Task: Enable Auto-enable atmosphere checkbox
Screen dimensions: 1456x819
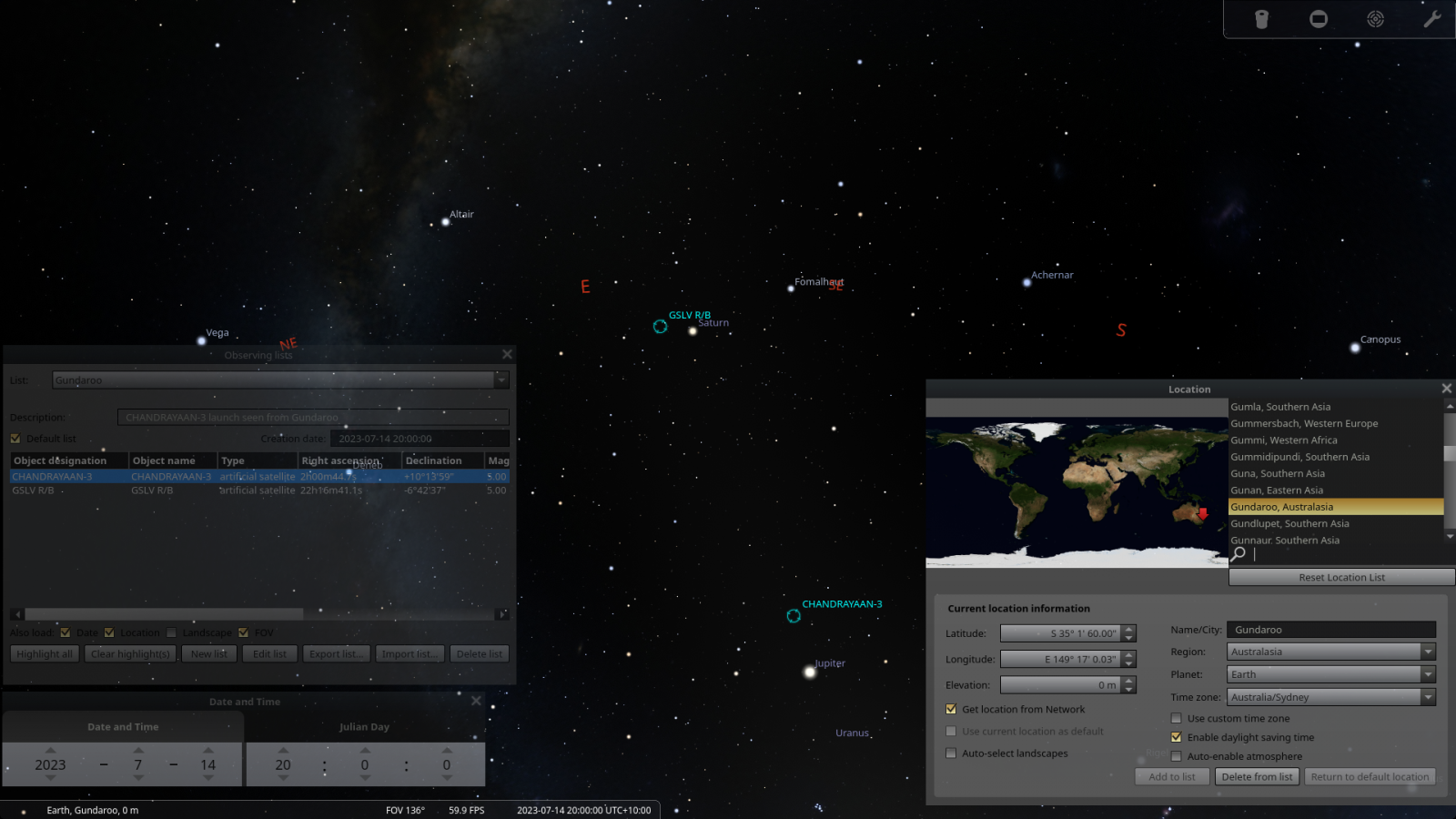Action: [x=1177, y=756]
